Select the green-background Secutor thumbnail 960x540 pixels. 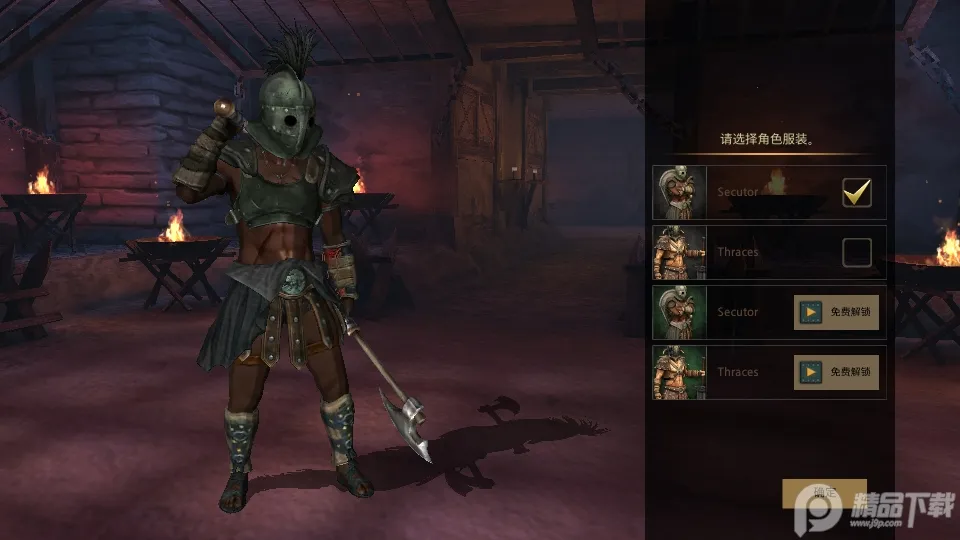[x=680, y=312]
